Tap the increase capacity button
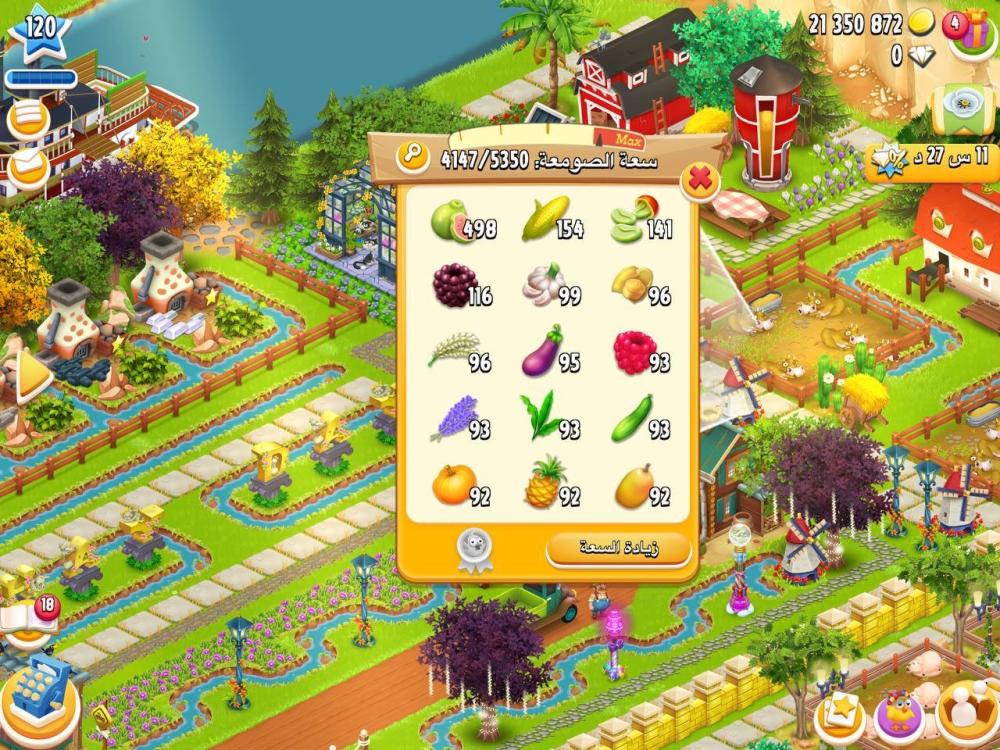 pyautogui.click(x=618, y=548)
